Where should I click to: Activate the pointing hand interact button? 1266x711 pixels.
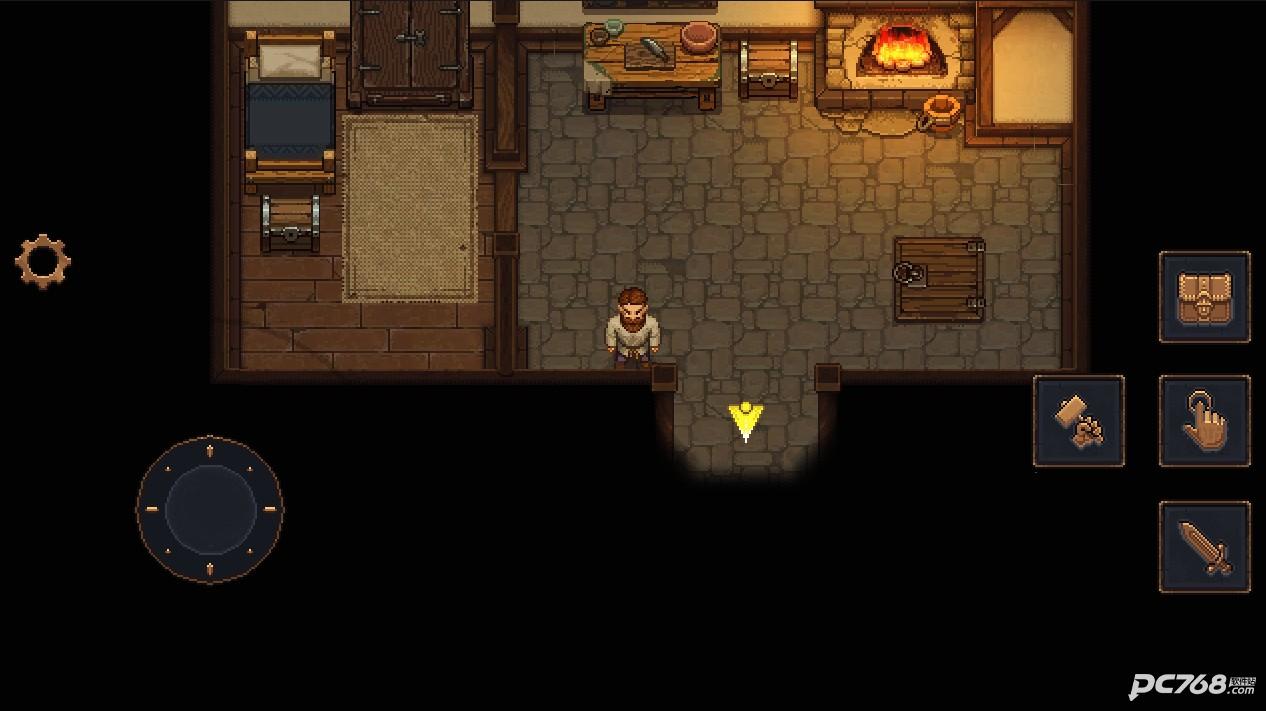coord(1204,421)
